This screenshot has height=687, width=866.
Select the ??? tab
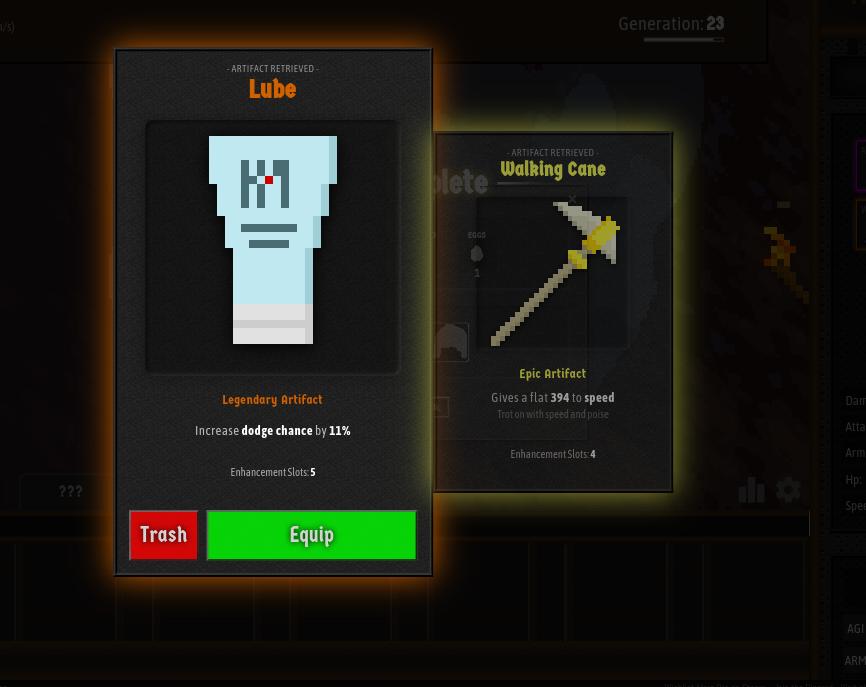tap(70, 491)
